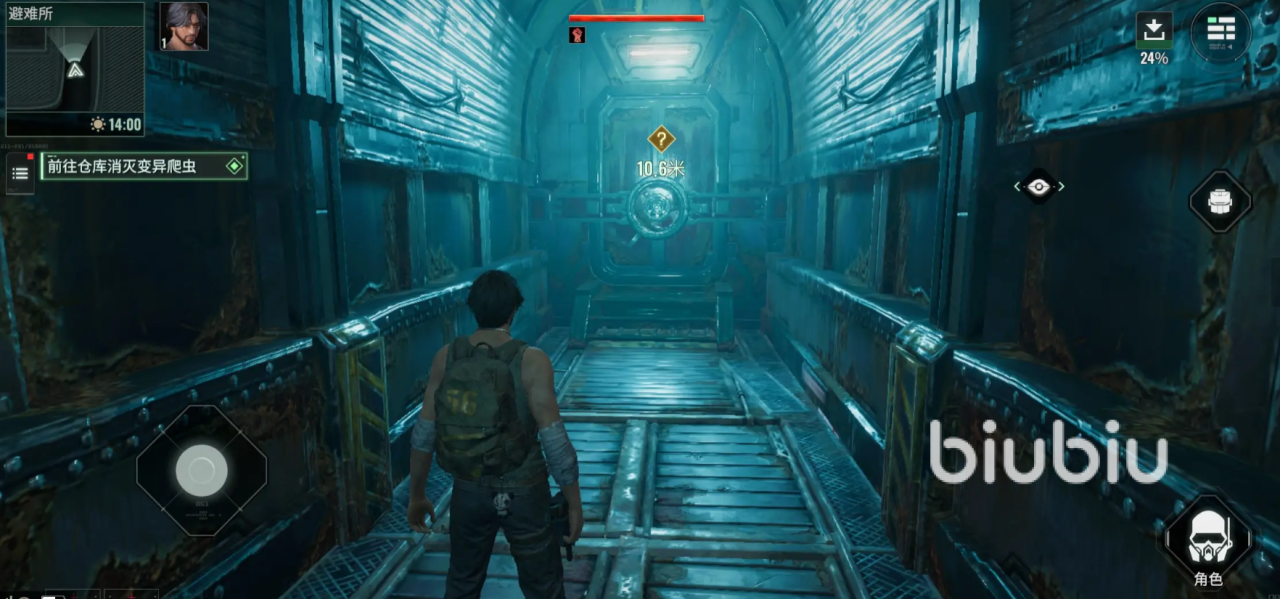Open the main menu grid button
The height and width of the screenshot is (599, 1280).
pyautogui.click(x=1220, y=32)
